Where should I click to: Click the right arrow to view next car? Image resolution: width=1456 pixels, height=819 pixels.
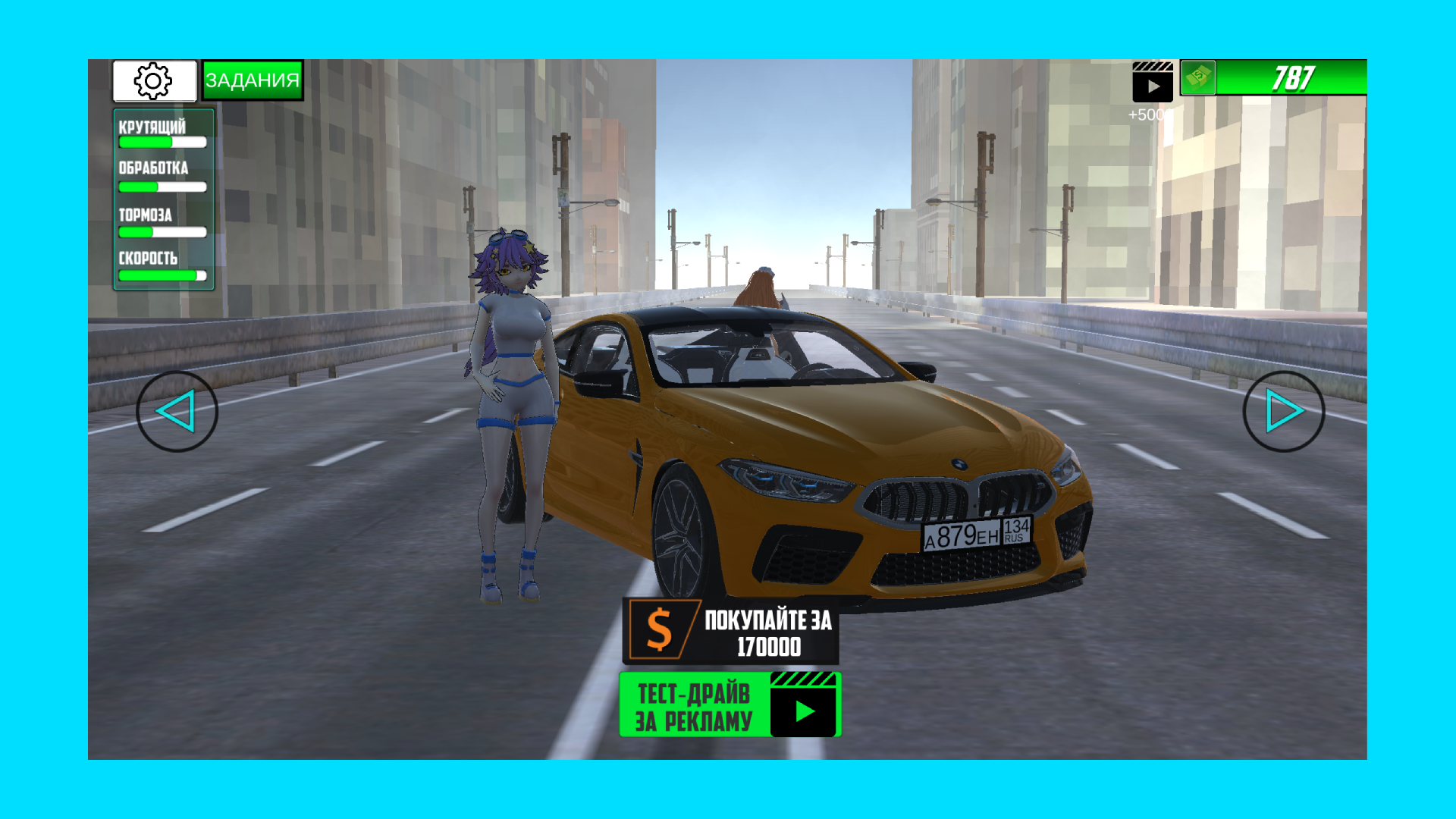(1283, 411)
